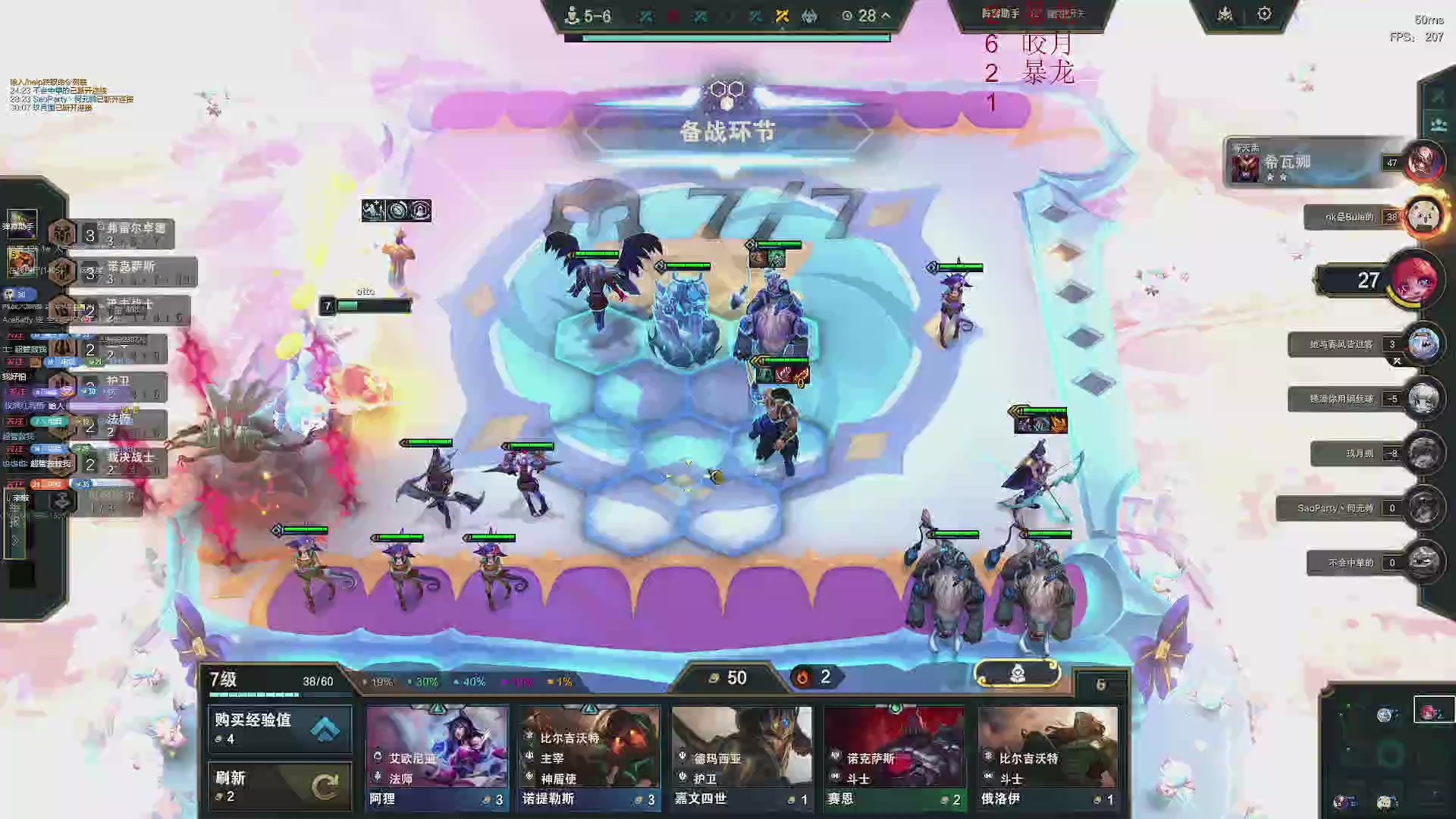
Task: Buy 赛恩 for two gold
Action: [x=894, y=757]
